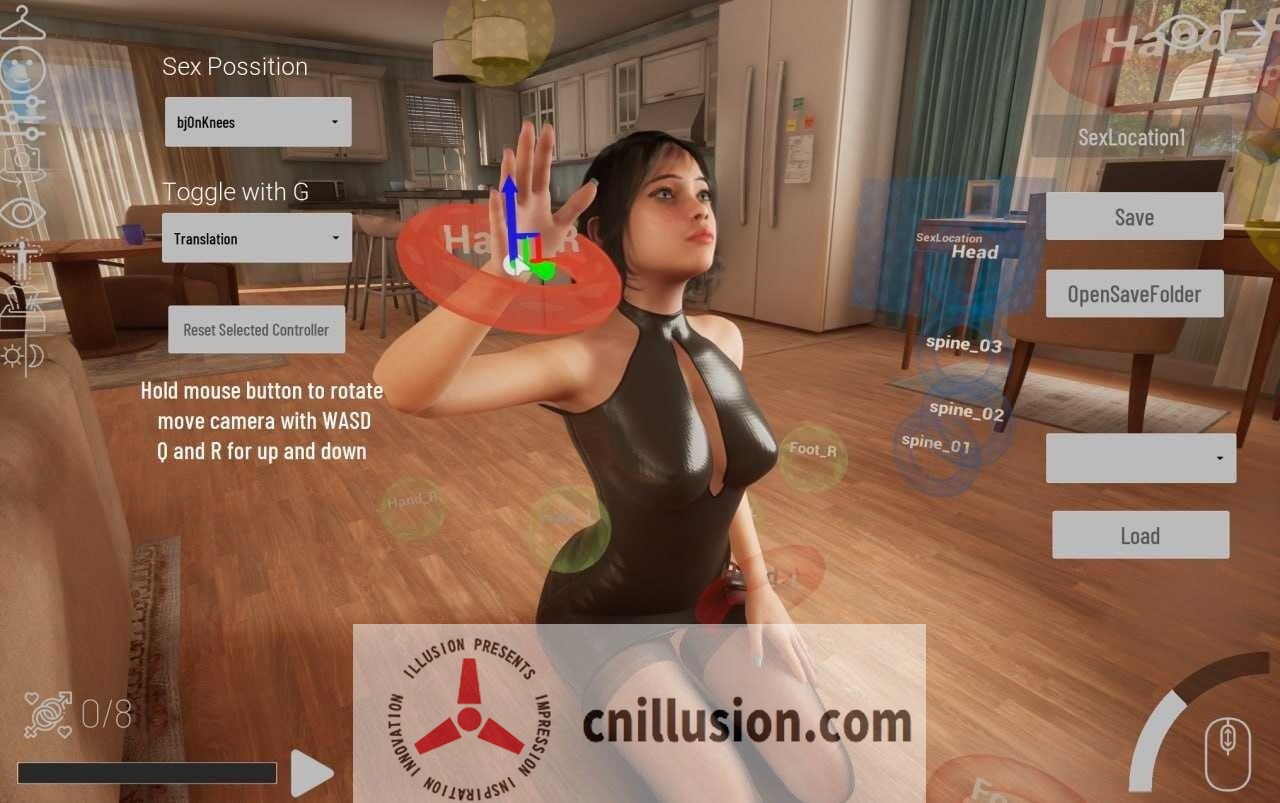This screenshot has height=803, width=1280.
Task: Open the sliders settings icon
Action: (x=22, y=118)
